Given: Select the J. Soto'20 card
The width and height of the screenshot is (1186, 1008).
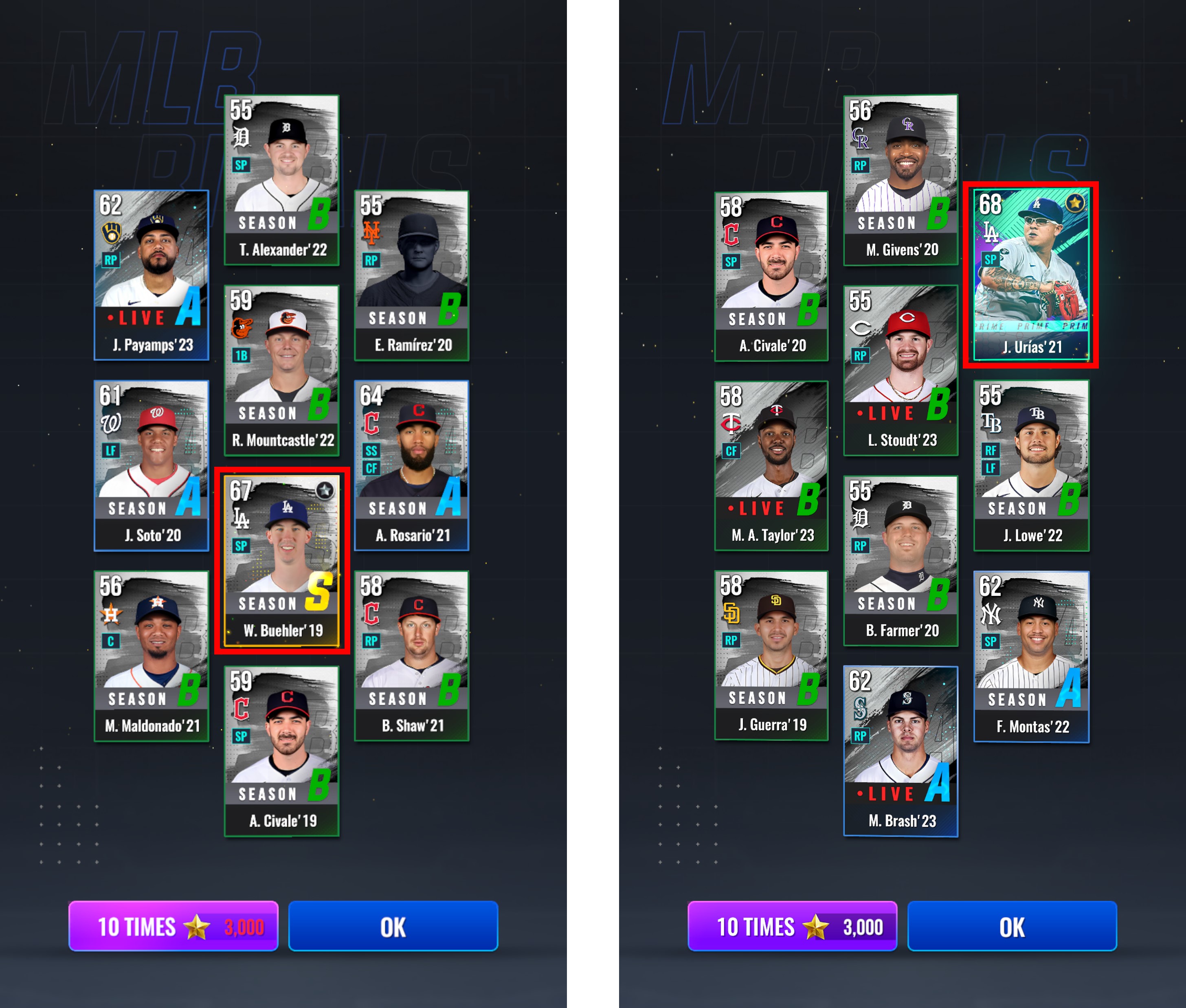Looking at the screenshot, I should [152, 466].
